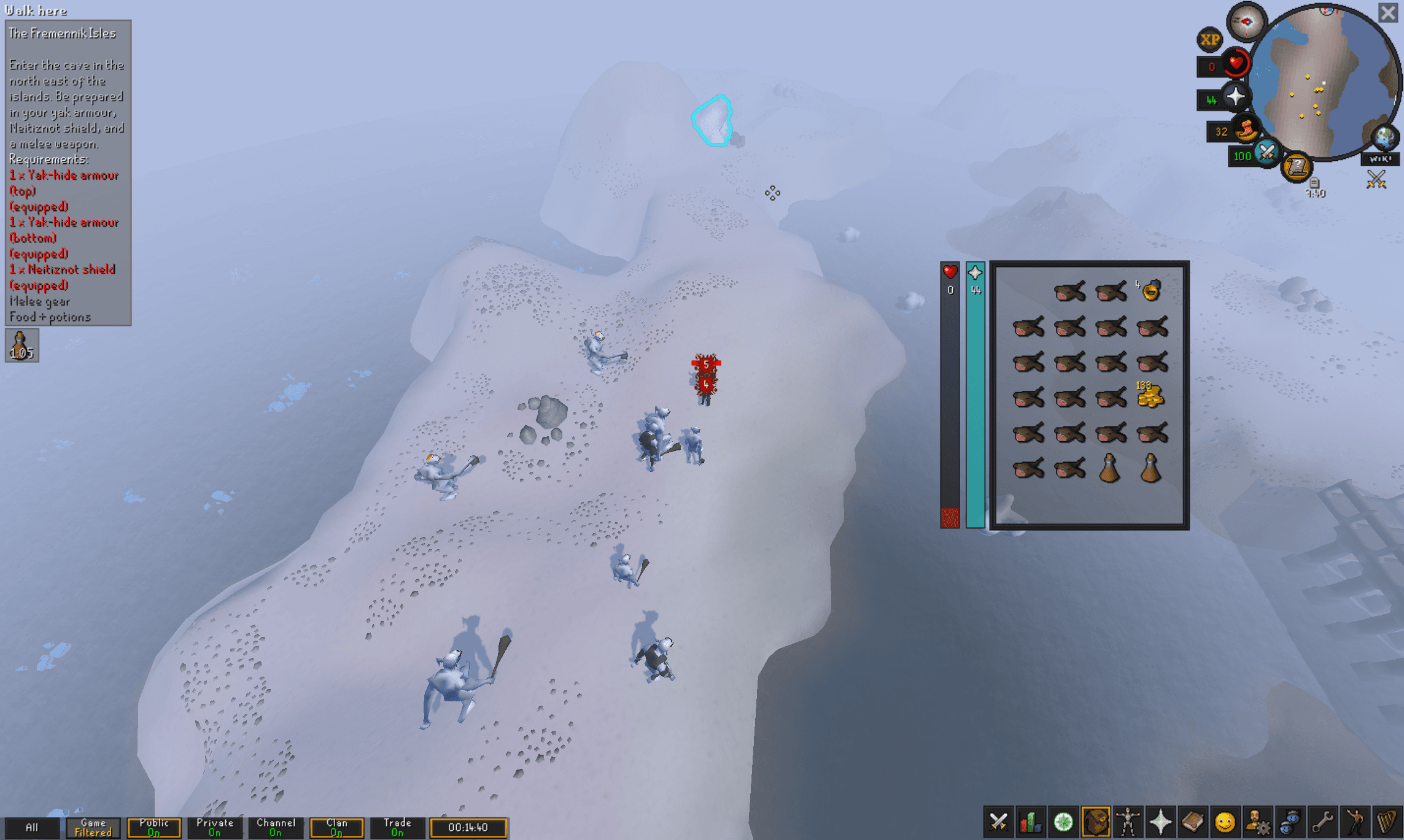Click the Public chat filter button

[153, 827]
